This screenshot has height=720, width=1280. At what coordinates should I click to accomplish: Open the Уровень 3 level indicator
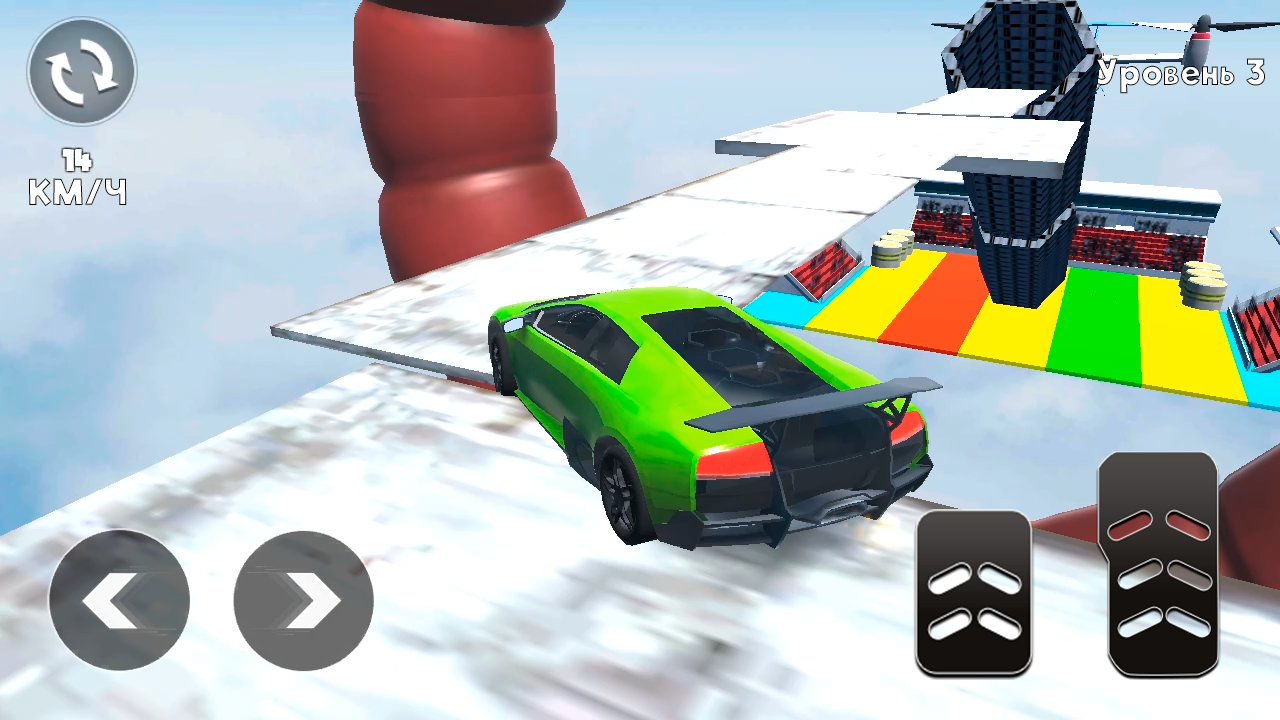1178,74
